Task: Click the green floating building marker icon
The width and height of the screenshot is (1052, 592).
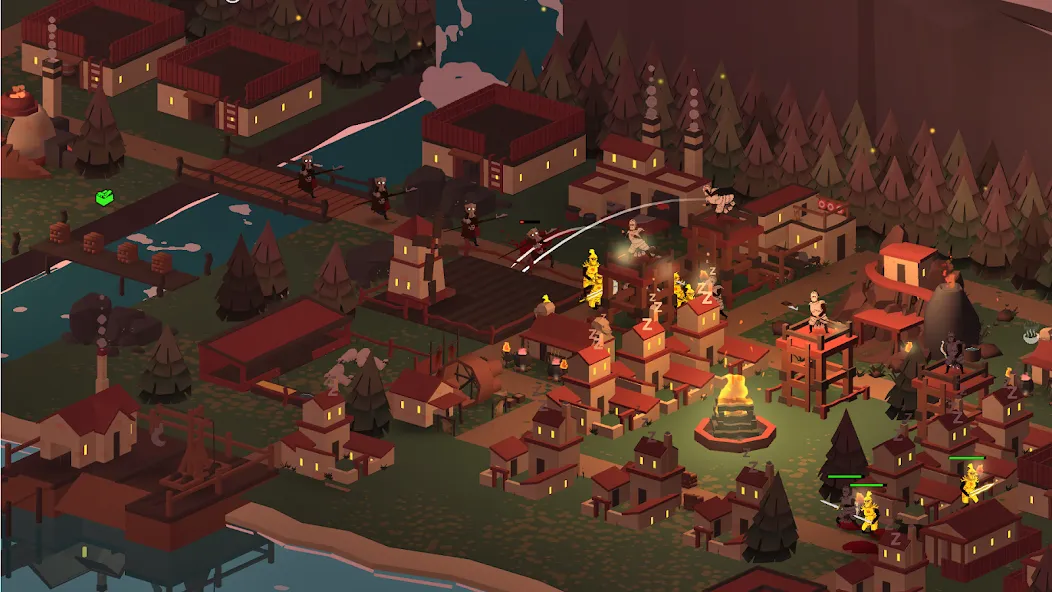Action: [104, 197]
